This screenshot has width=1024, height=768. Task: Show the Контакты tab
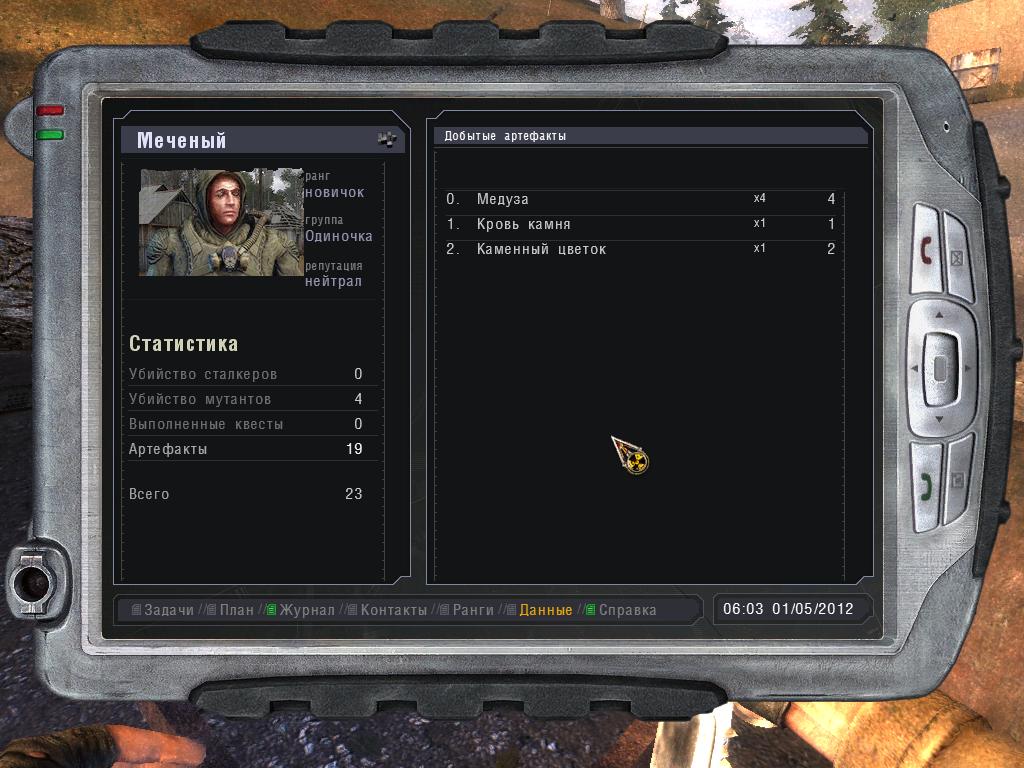(393, 610)
